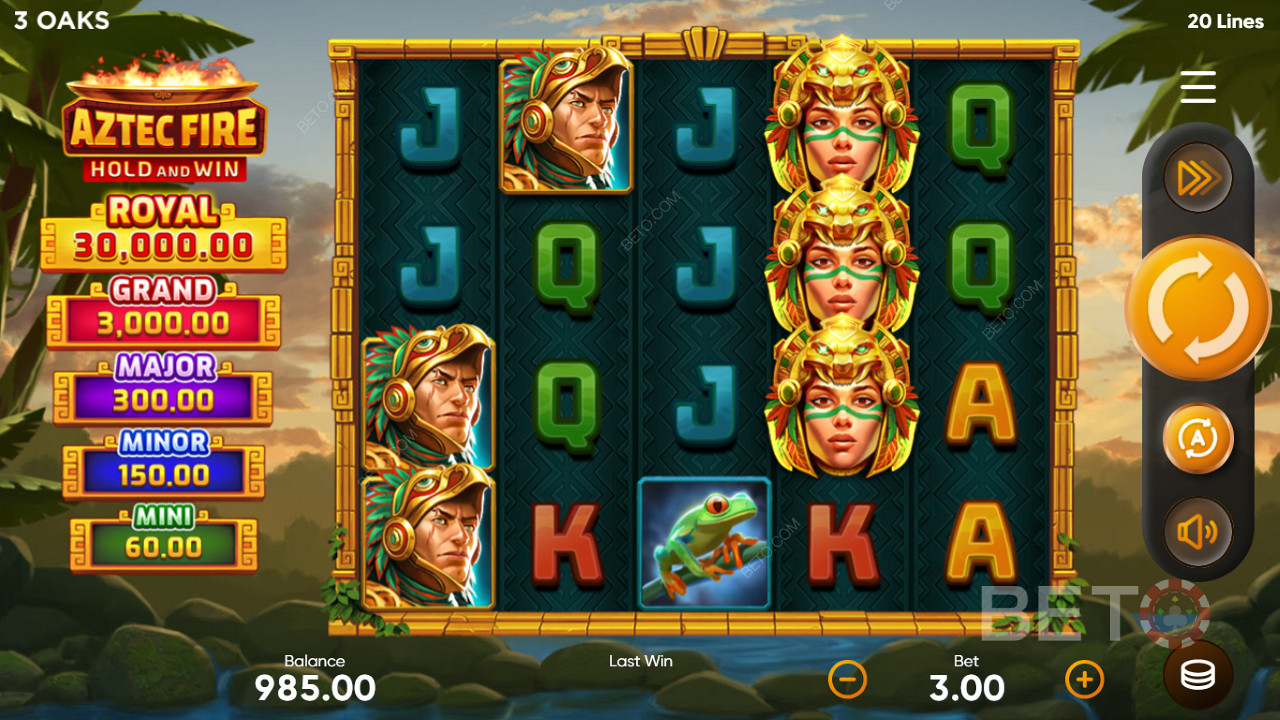1280x720 pixels.
Task: Increase the bet with plus button
Action: pyautogui.click(x=1084, y=680)
